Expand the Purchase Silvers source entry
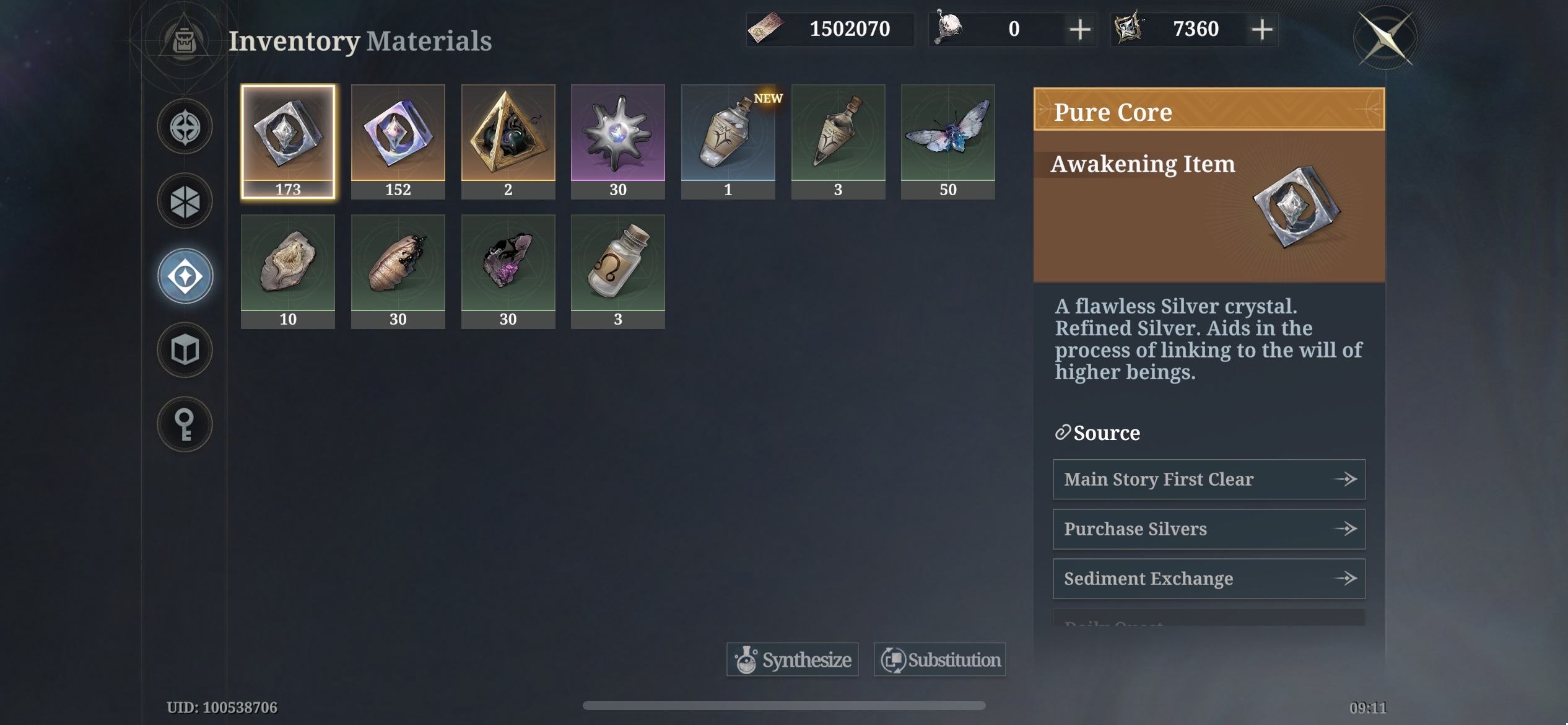The height and width of the screenshot is (725, 1568). (1208, 529)
